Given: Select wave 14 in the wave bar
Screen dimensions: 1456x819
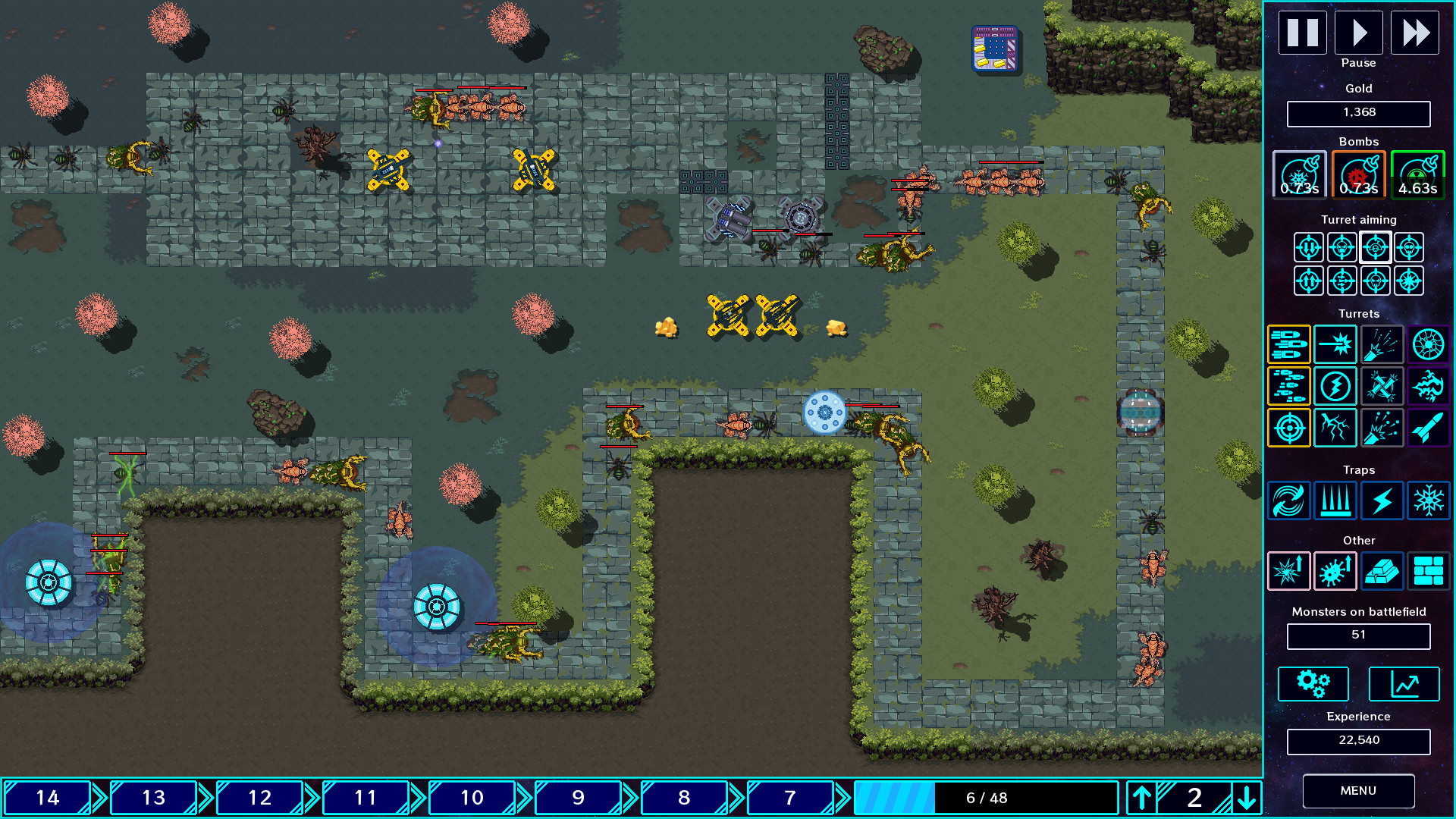Looking at the screenshot, I should pyautogui.click(x=47, y=798).
